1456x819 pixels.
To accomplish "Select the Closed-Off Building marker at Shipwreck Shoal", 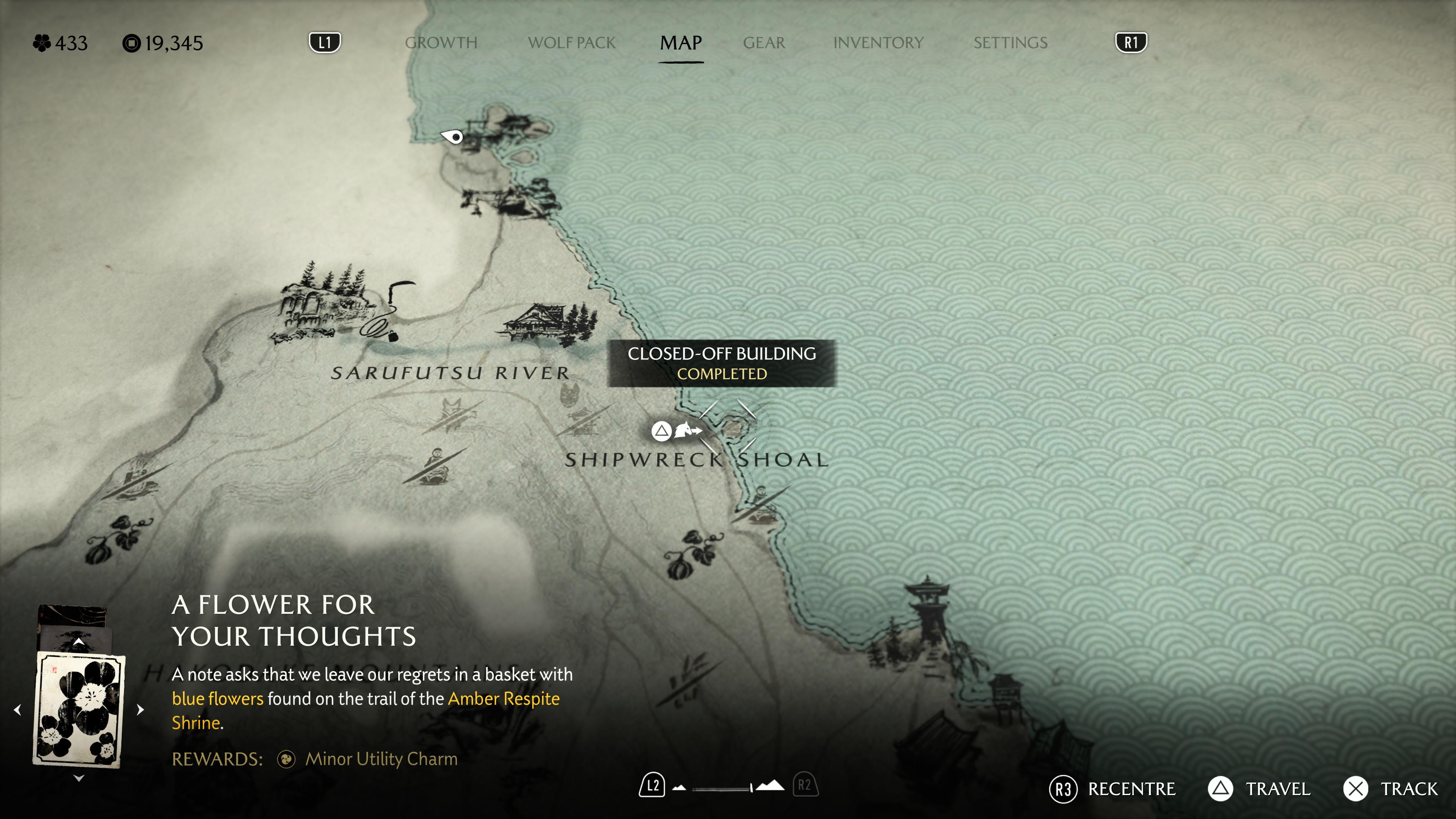I will (x=733, y=428).
